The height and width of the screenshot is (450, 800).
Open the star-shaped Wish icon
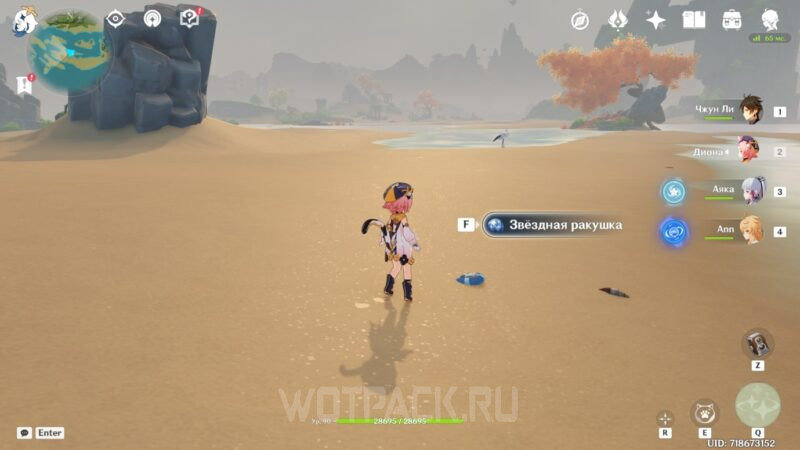pyautogui.click(x=656, y=20)
